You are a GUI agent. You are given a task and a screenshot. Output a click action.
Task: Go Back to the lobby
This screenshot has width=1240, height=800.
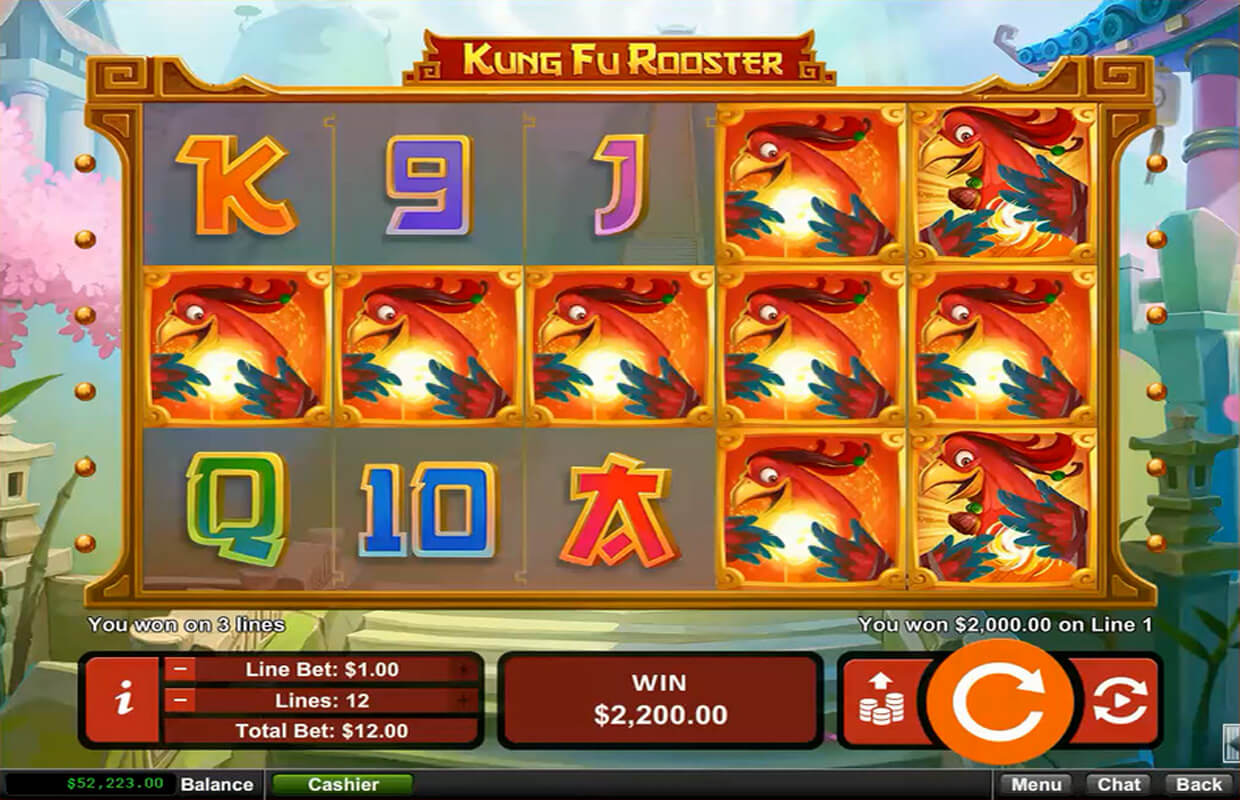click(x=1199, y=784)
